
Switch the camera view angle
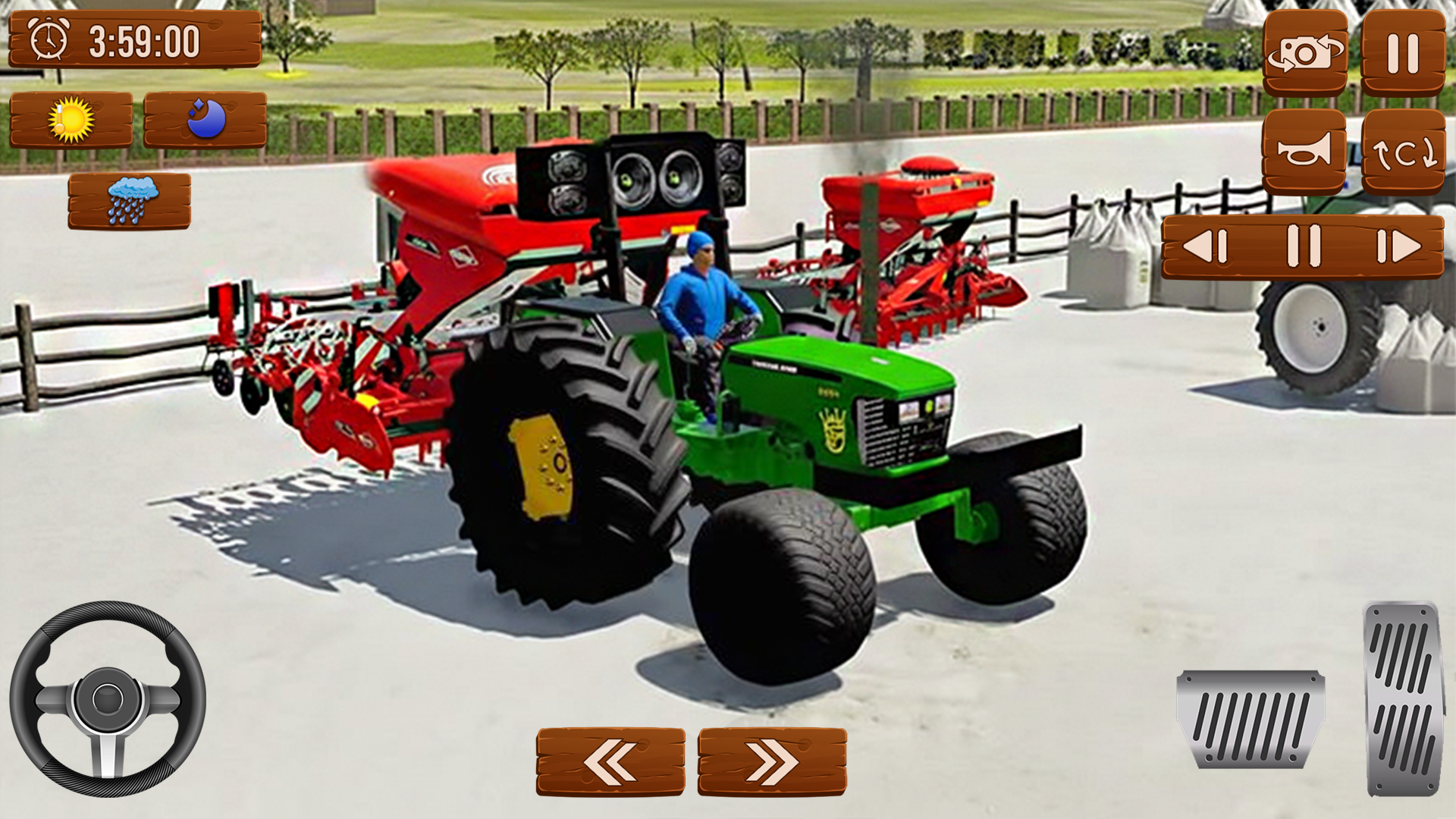point(1306,55)
